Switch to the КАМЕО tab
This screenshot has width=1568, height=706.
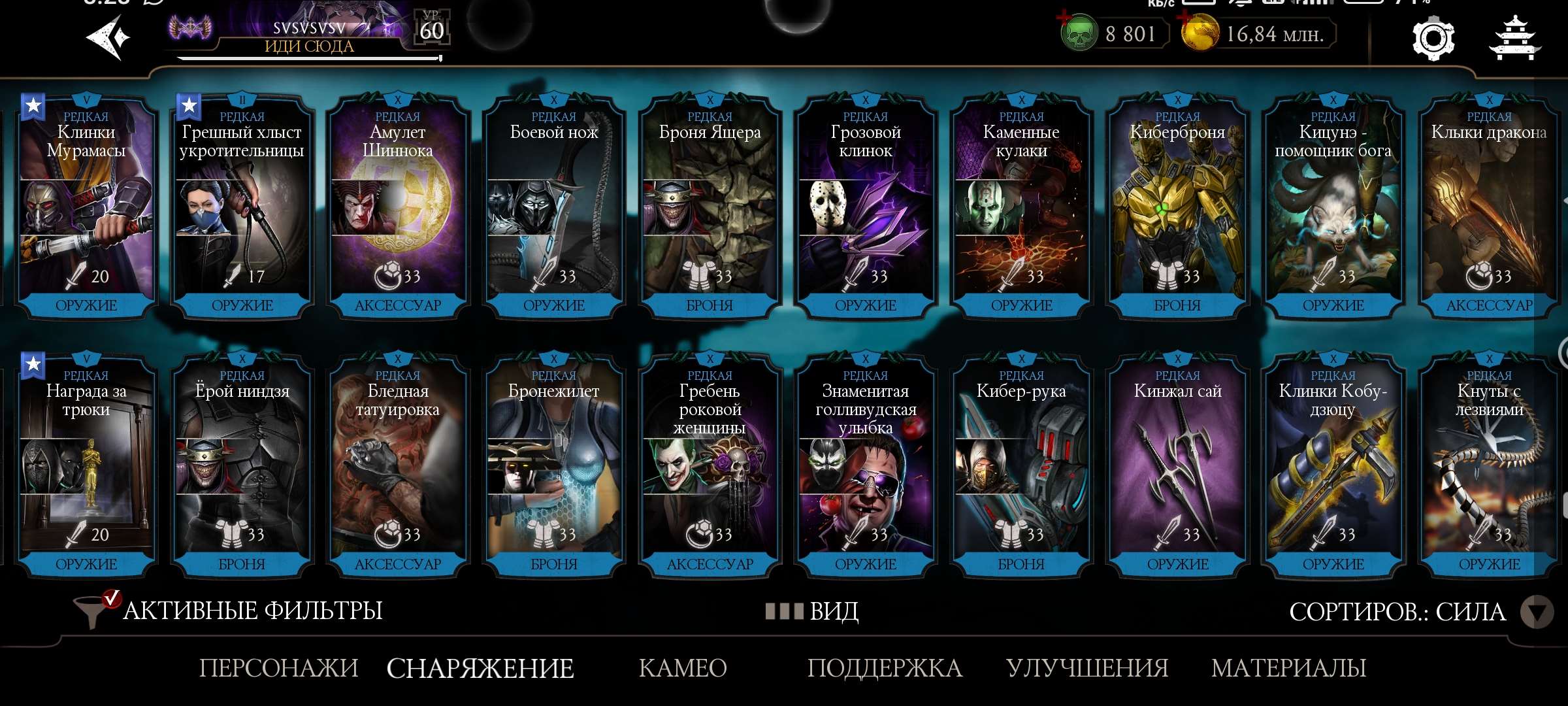point(683,668)
